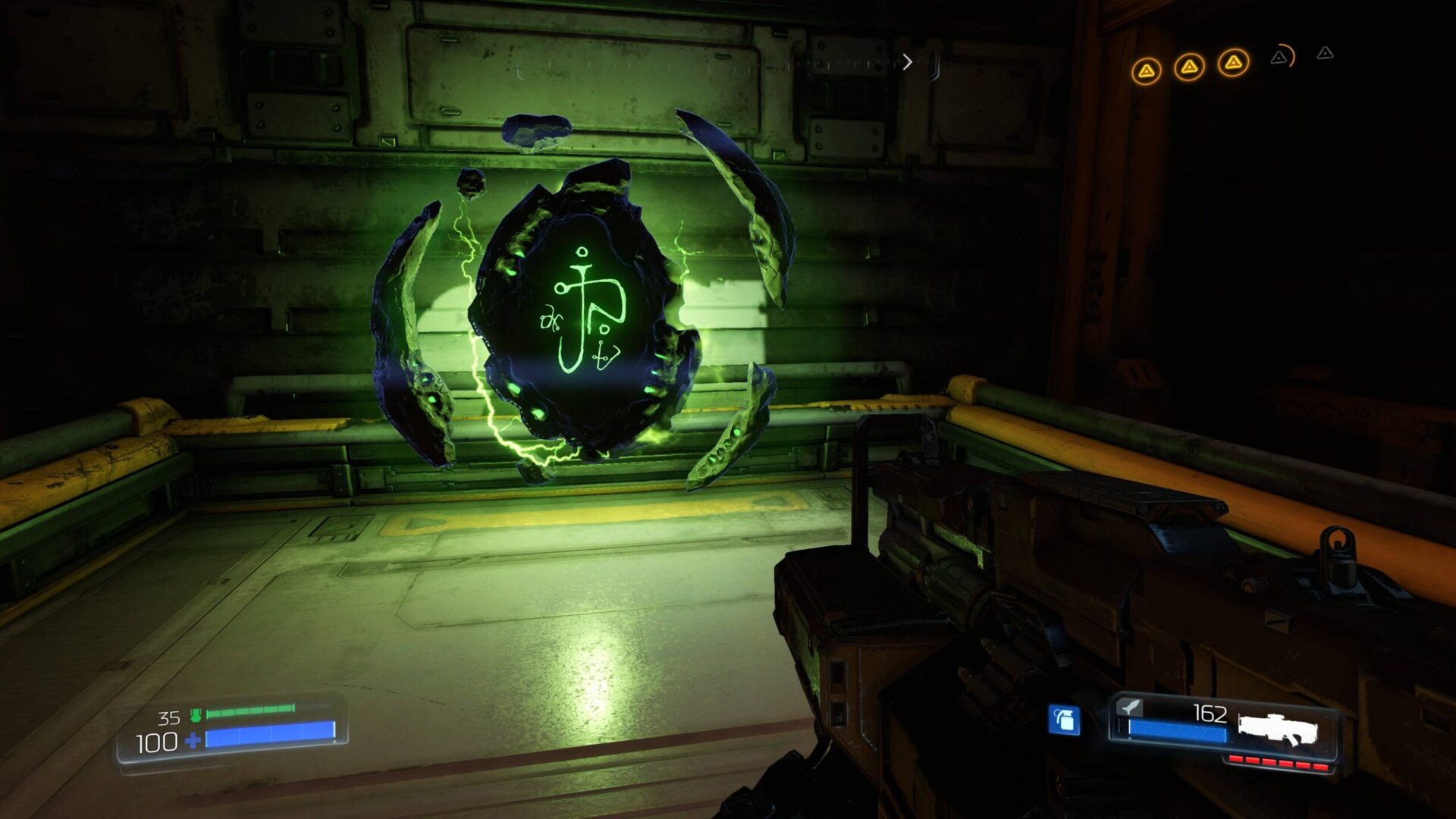Select the heavy assault rifle weapon icon
Image resolution: width=1456 pixels, height=819 pixels.
pos(1278,729)
